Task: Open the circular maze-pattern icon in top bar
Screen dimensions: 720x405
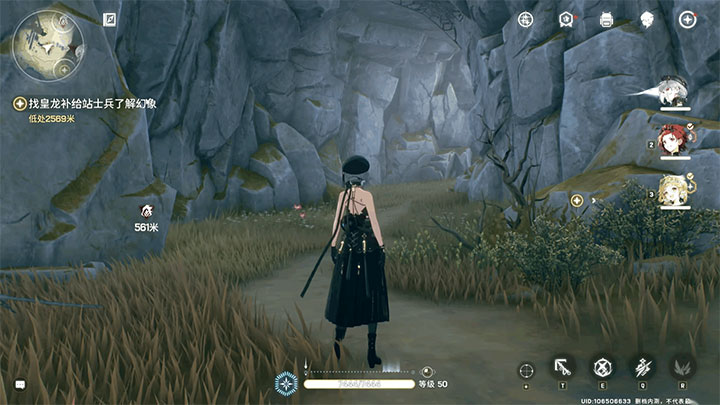Action: coord(526,19)
